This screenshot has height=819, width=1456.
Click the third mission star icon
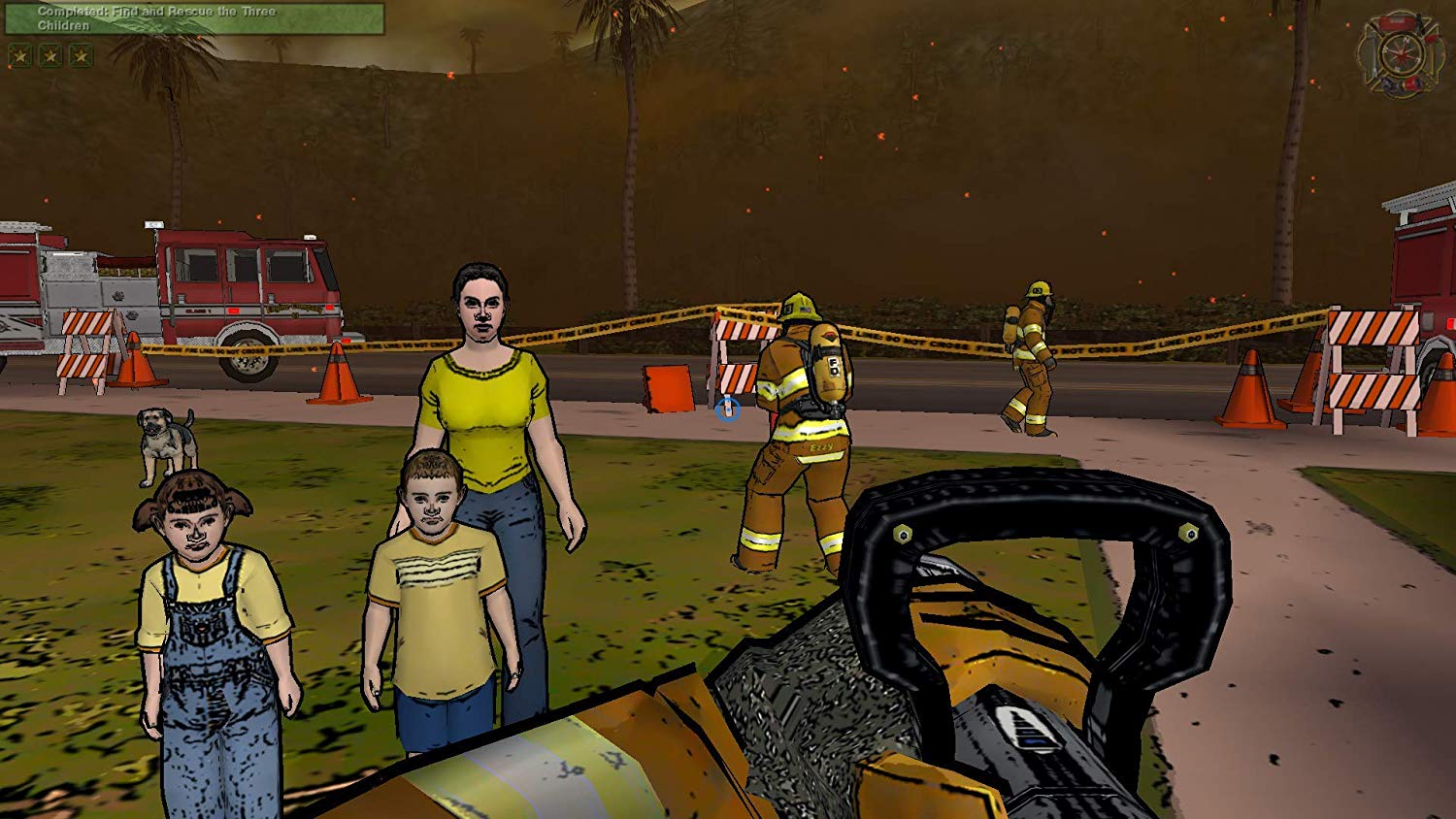pyautogui.click(x=82, y=55)
